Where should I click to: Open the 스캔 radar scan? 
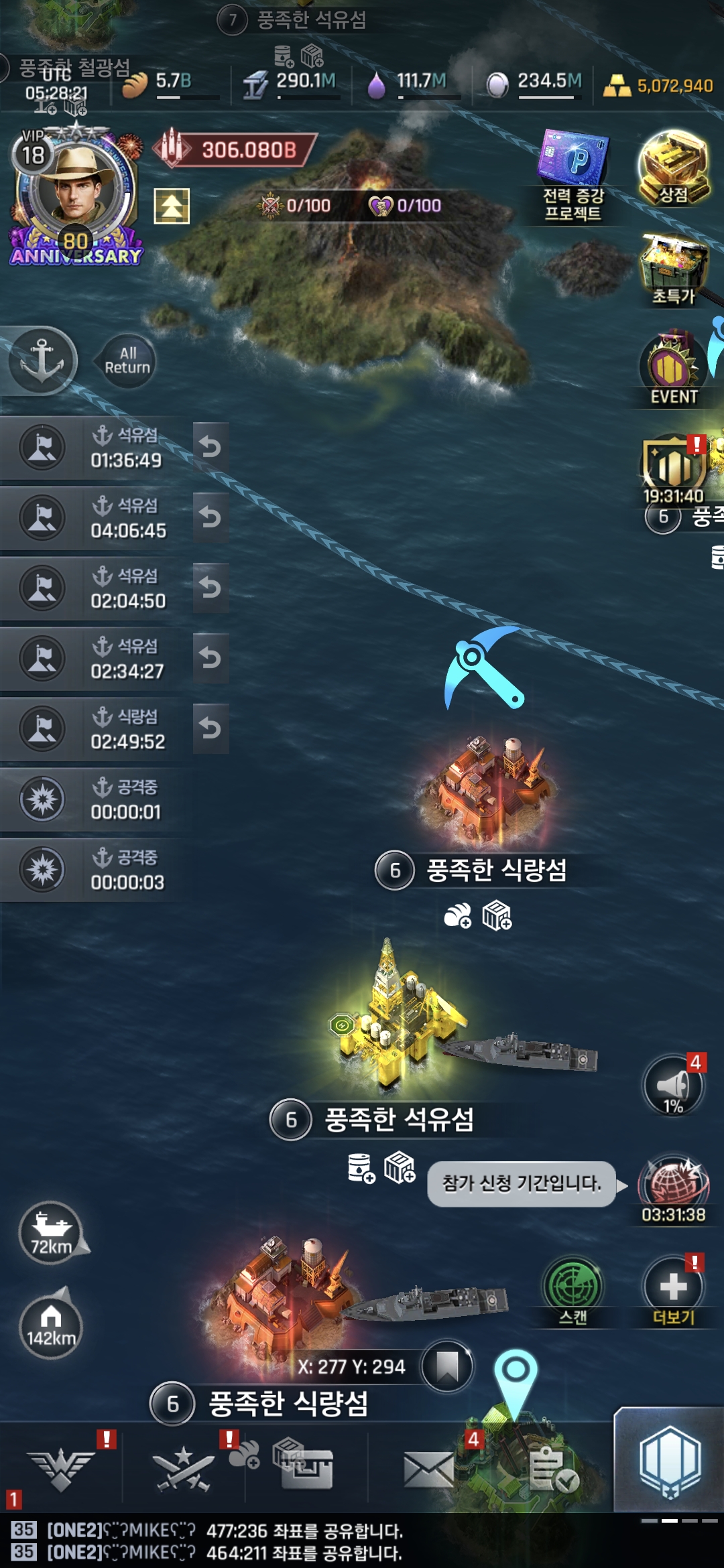(572, 1290)
